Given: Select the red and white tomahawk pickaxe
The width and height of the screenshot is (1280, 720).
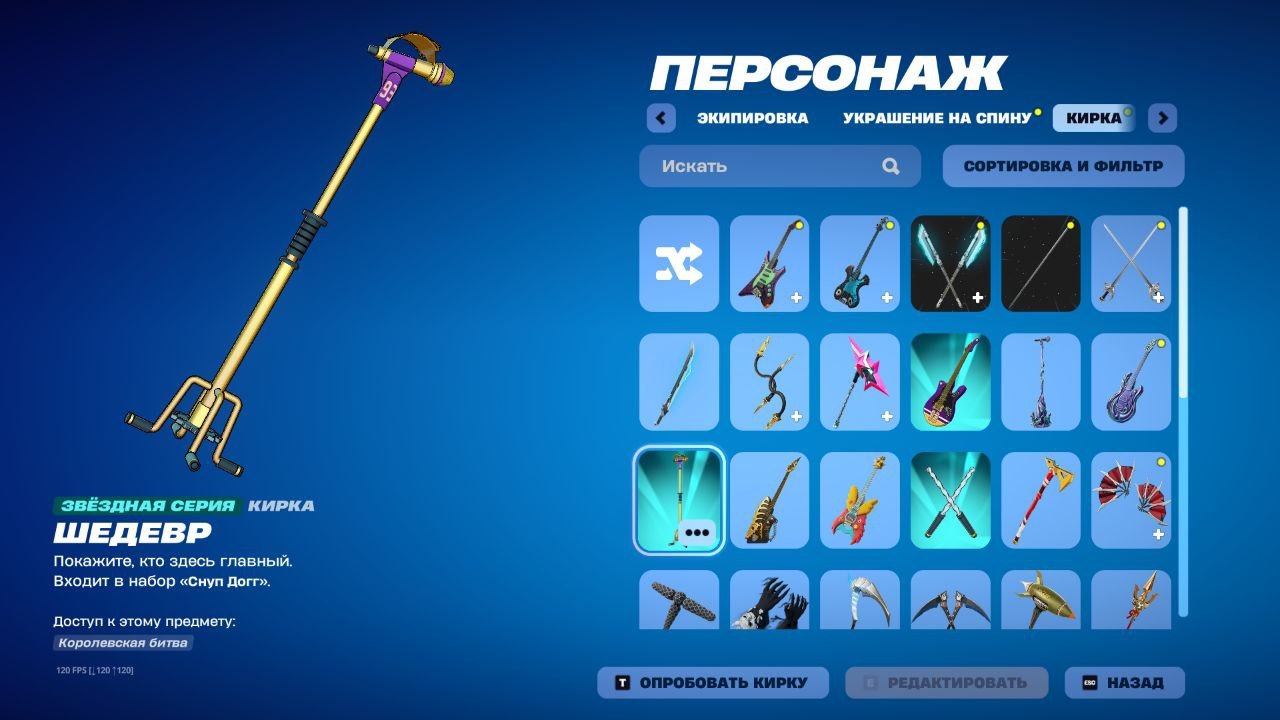Looking at the screenshot, I should (1040, 500).
